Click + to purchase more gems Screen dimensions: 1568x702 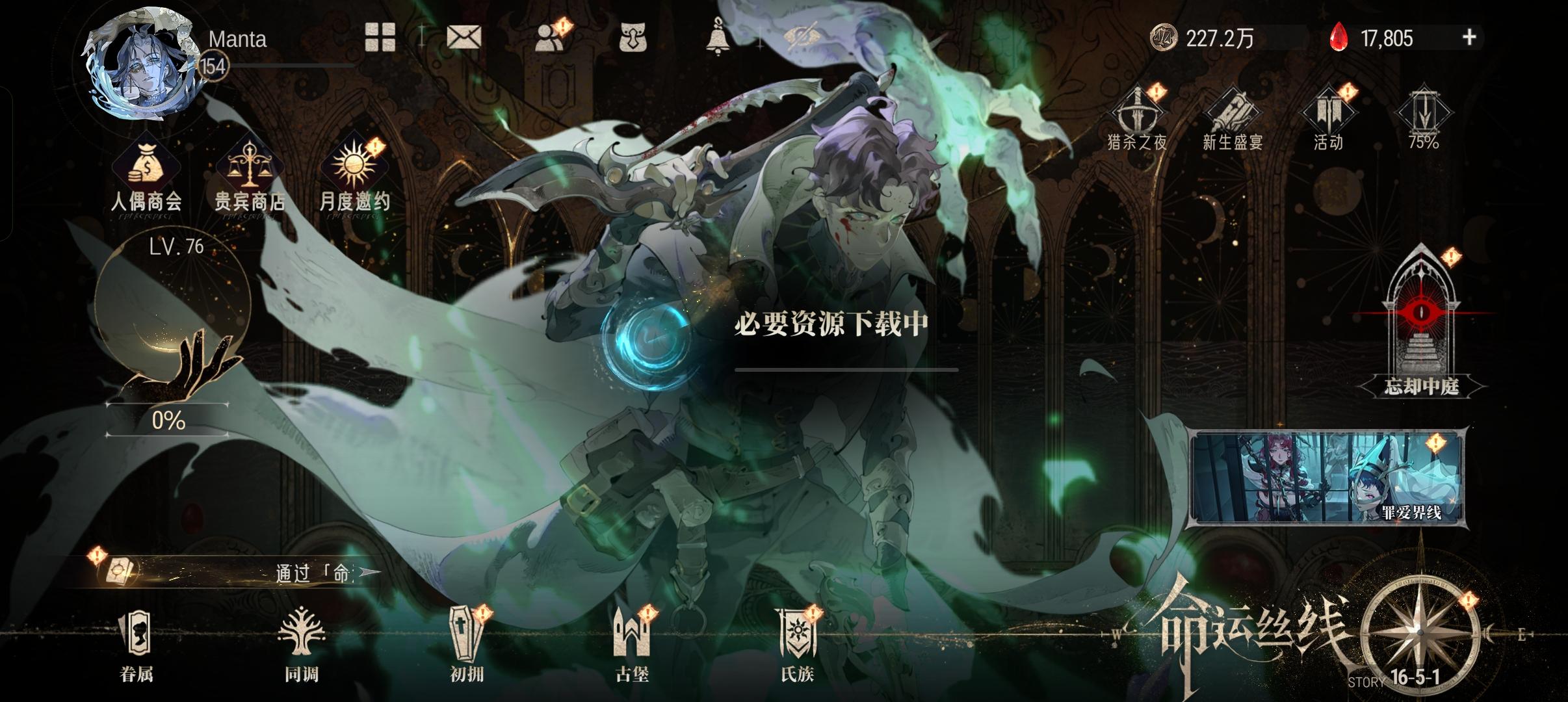pos(1470,37)
